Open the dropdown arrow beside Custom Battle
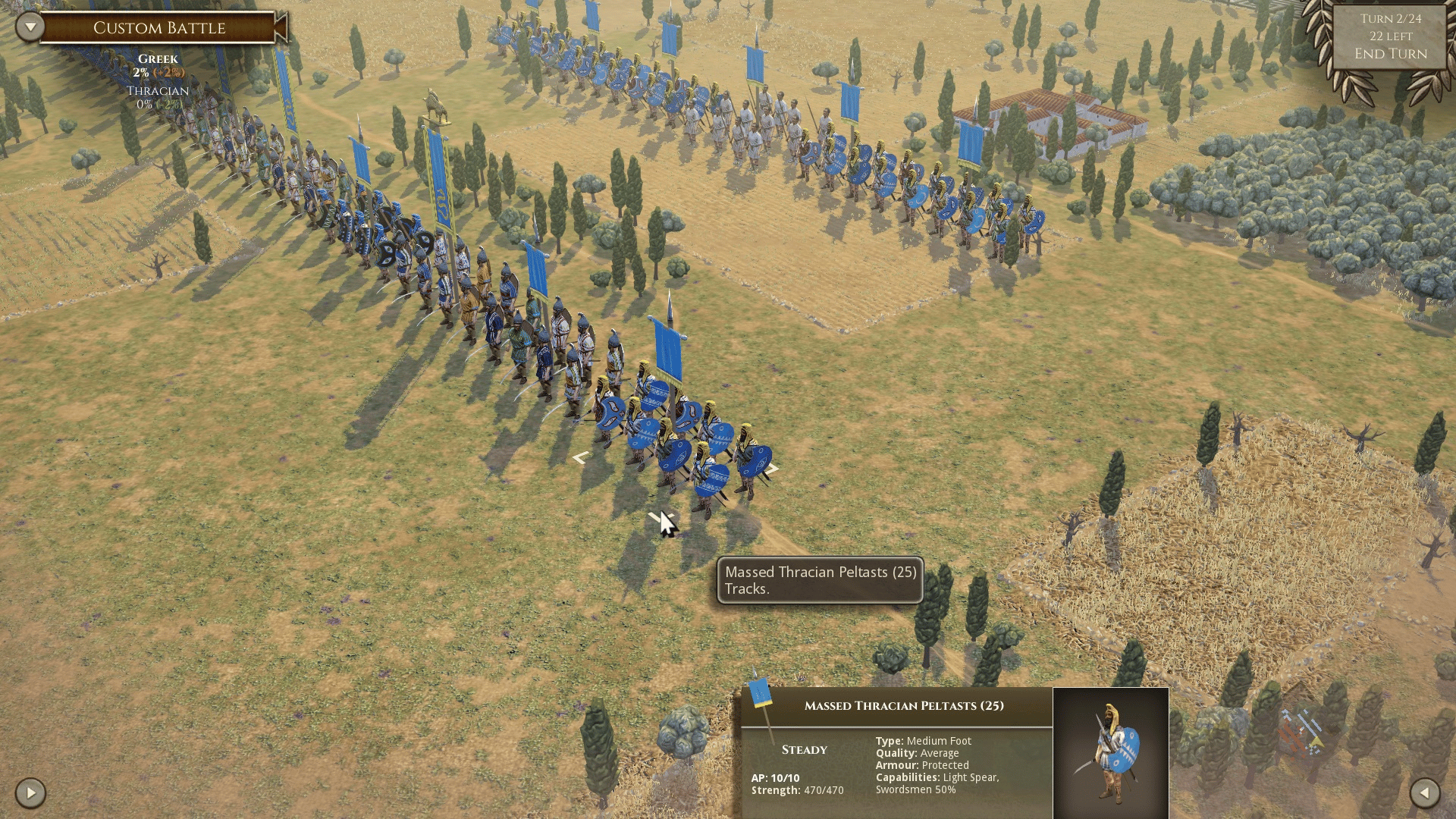The height and width of the screenshot is (819, 1456). [30, 27]
